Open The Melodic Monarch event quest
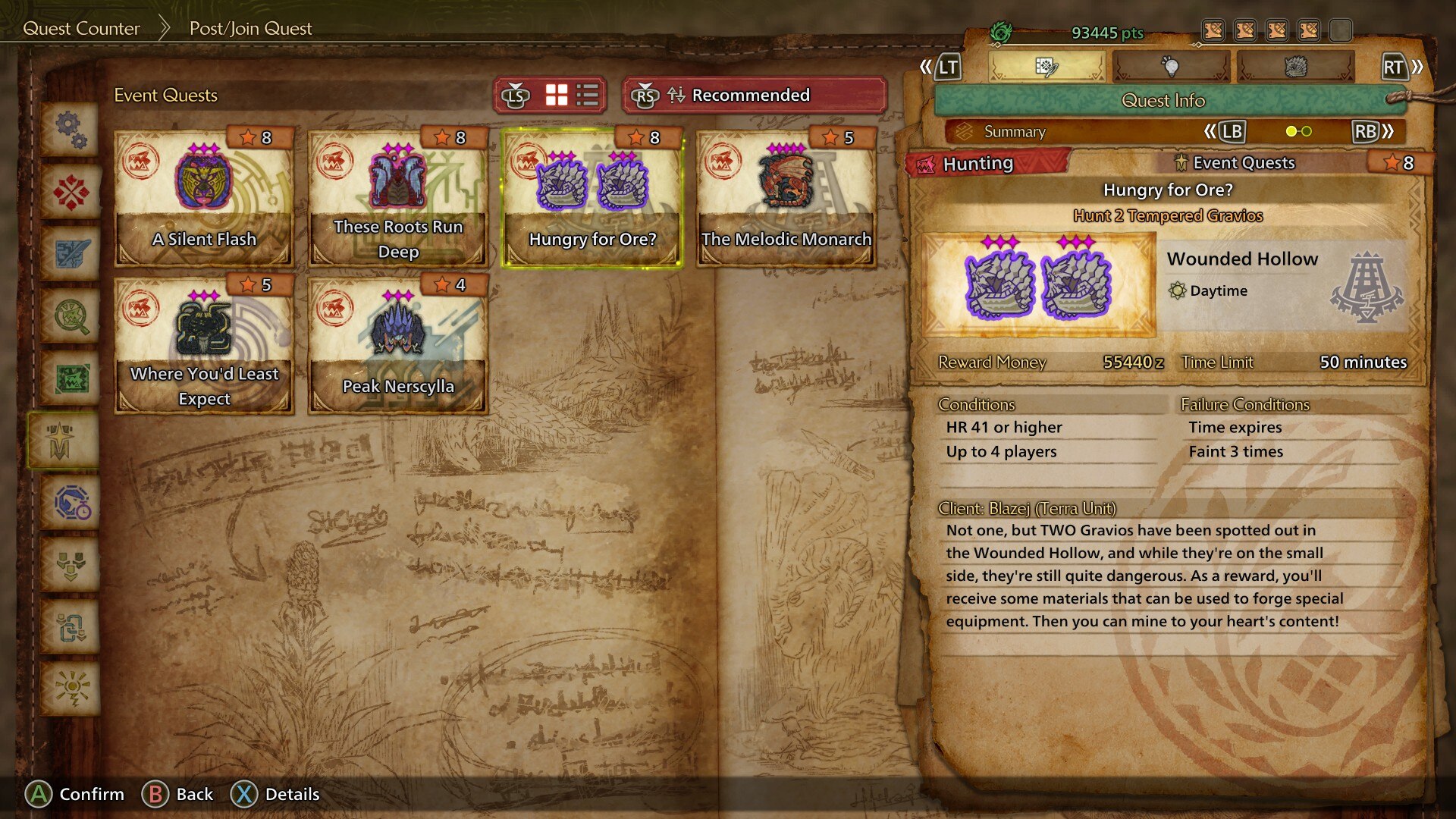This screenshot has height=819, width=1456. [786, 199]
